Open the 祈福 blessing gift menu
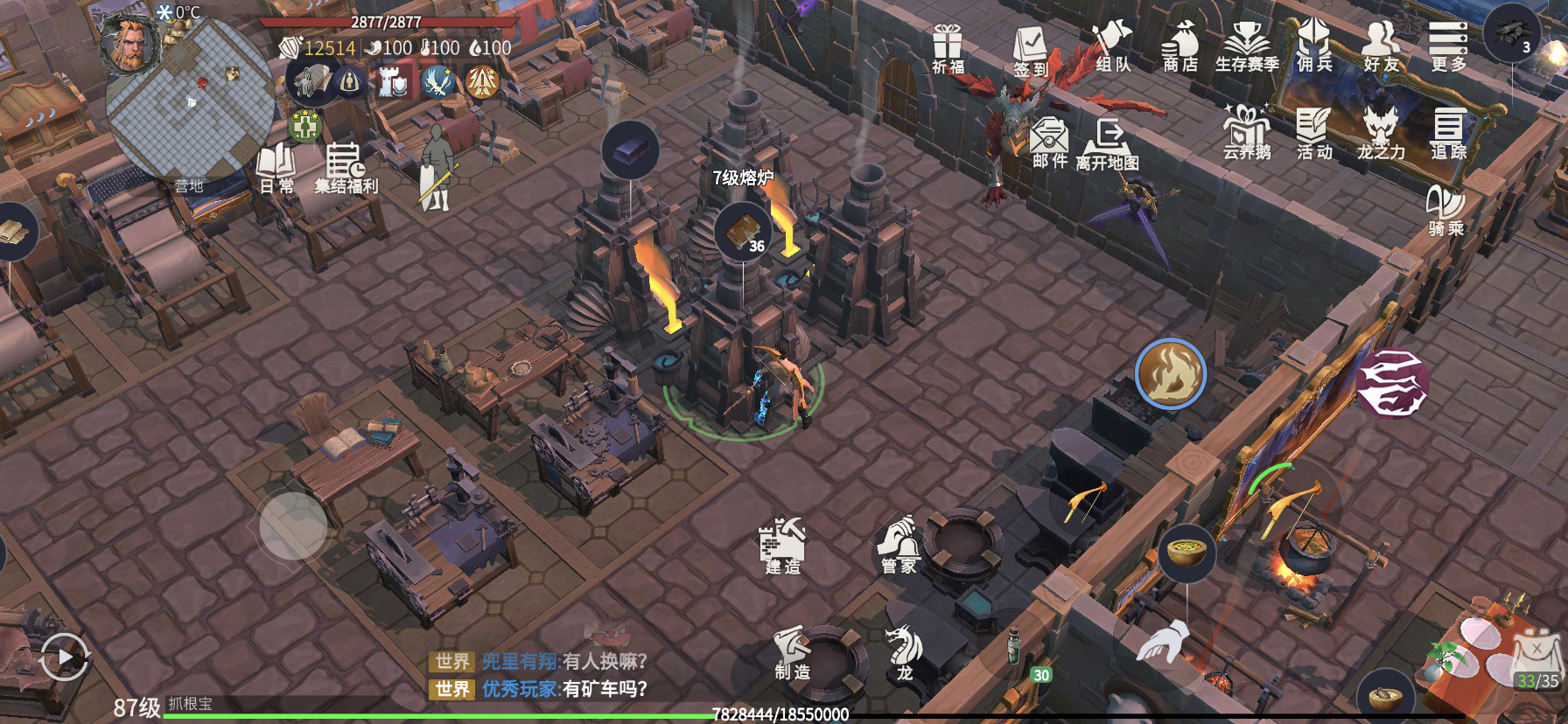This screenshot has height=724, width=1568. click(x=948, y=47)
